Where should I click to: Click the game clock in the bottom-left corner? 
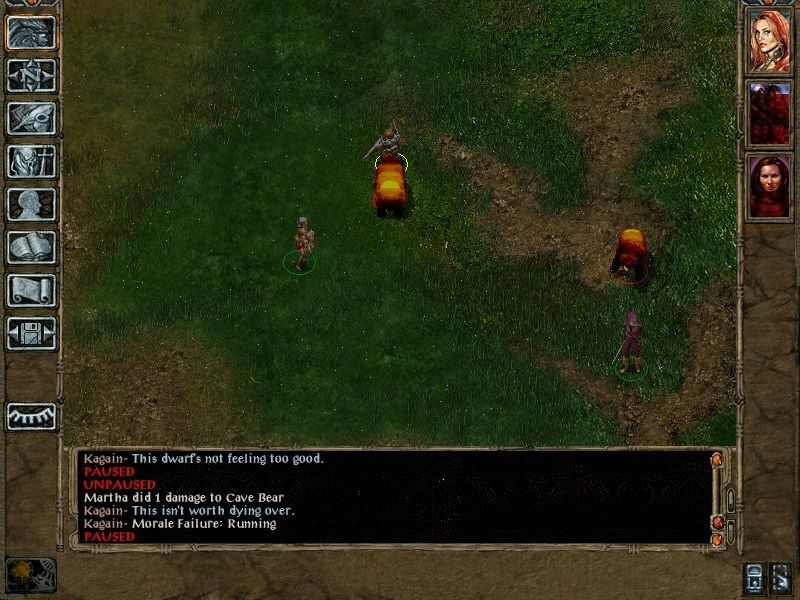click(x=30, y=574)
